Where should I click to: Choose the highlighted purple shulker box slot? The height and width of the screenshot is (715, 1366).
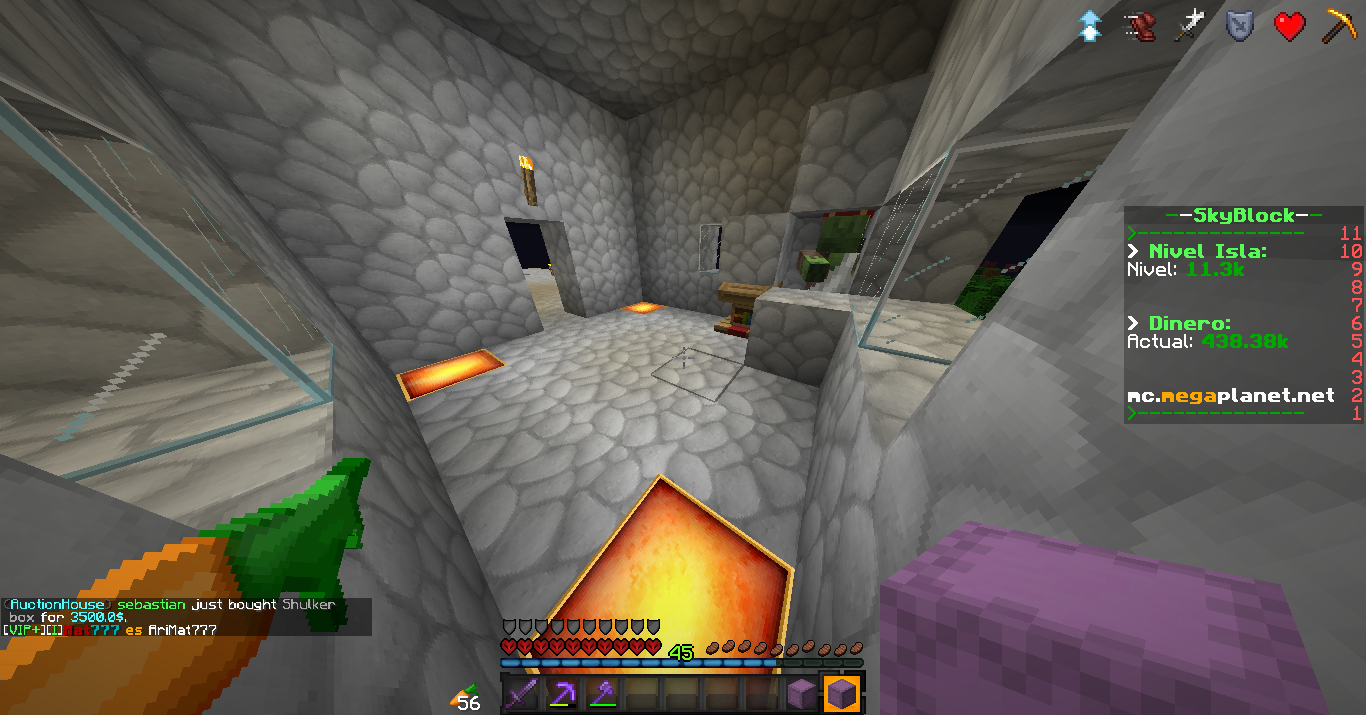click(x=842, y=693)
